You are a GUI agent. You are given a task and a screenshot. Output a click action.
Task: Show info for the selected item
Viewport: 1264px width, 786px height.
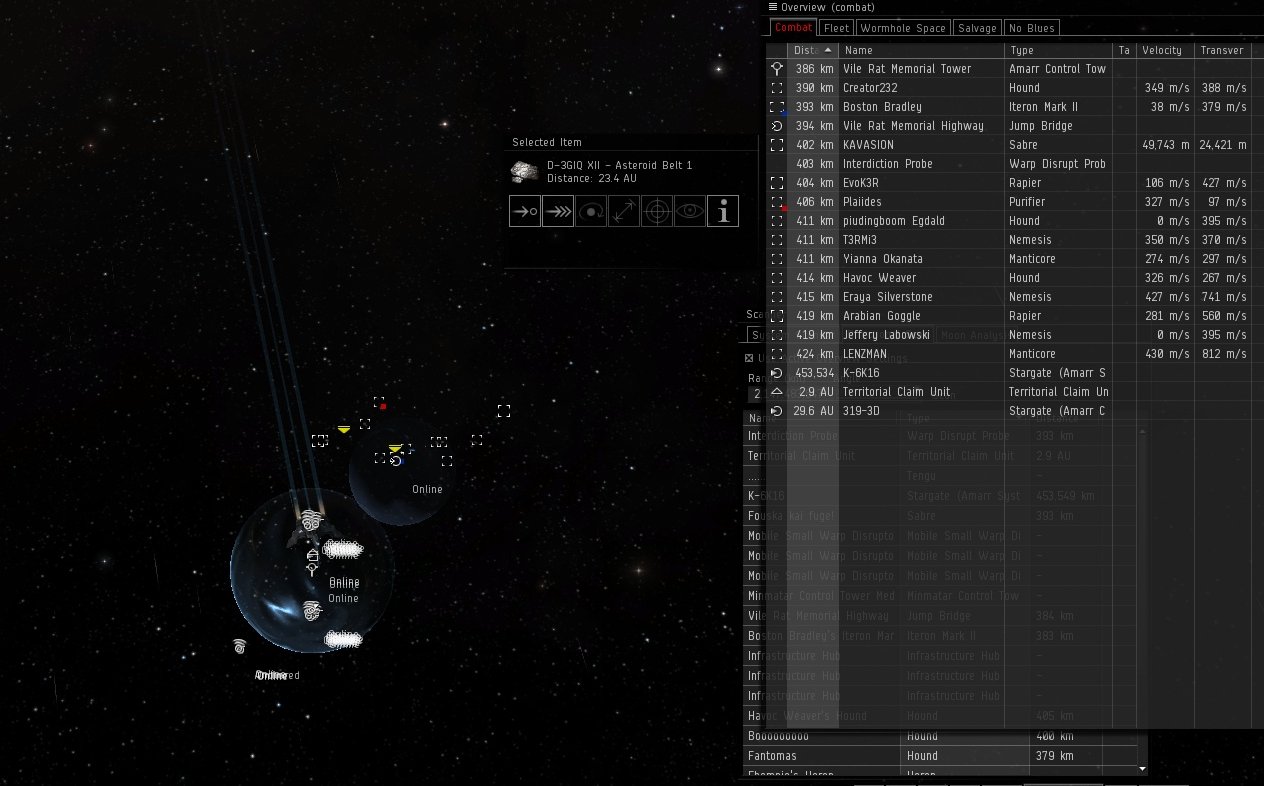(x=723, y=211)
